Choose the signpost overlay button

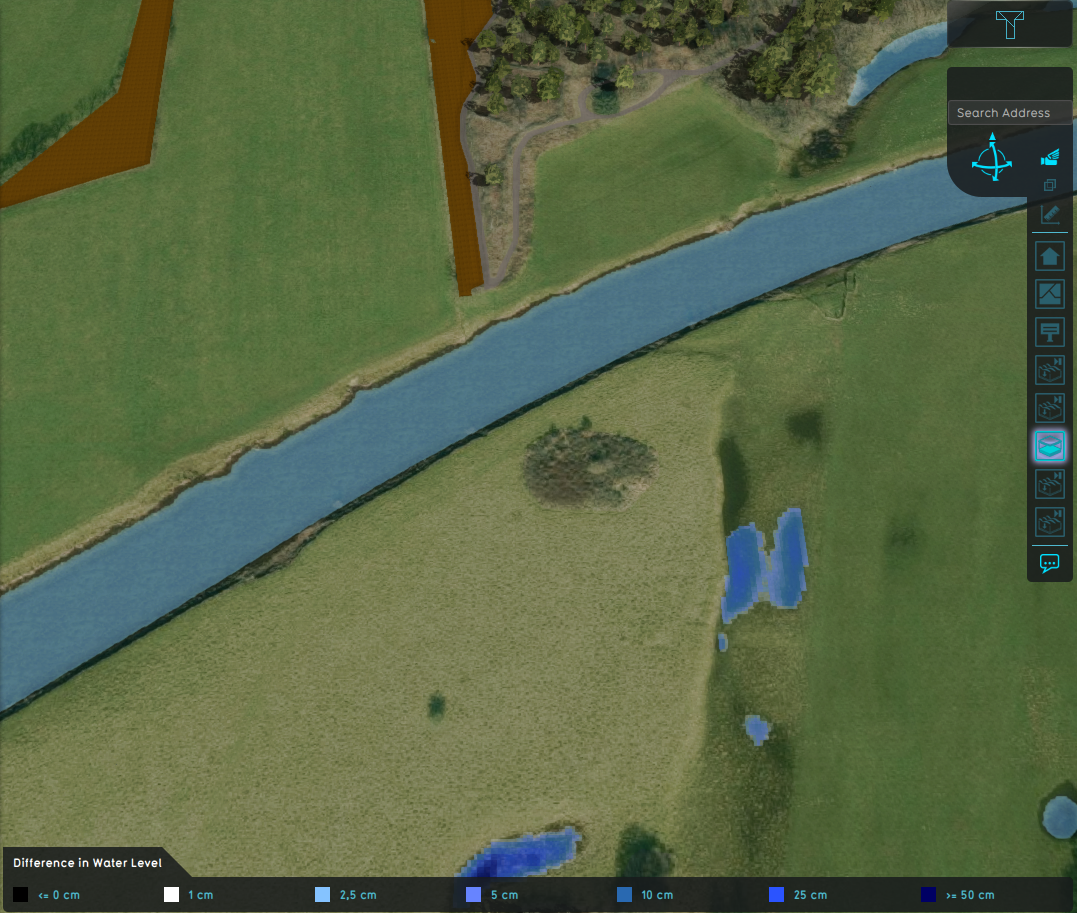click(1050, 331)
